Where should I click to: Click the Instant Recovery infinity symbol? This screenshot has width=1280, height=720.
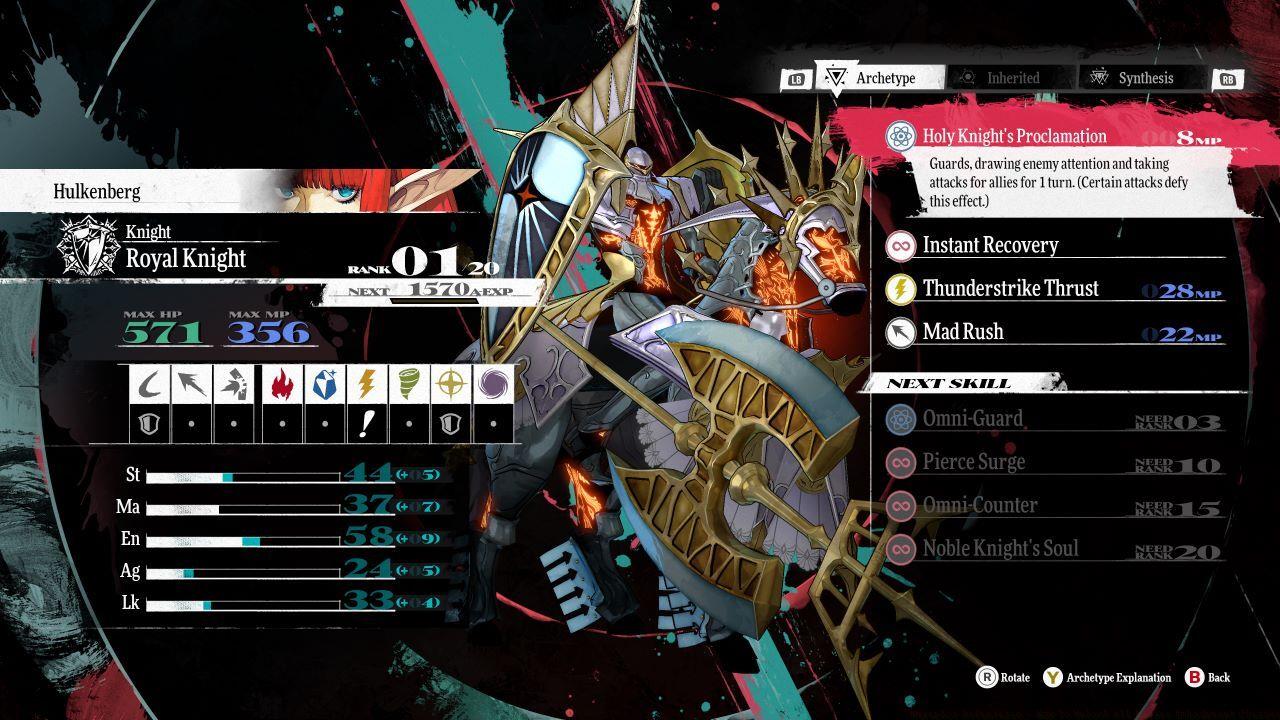click(901, 245)
